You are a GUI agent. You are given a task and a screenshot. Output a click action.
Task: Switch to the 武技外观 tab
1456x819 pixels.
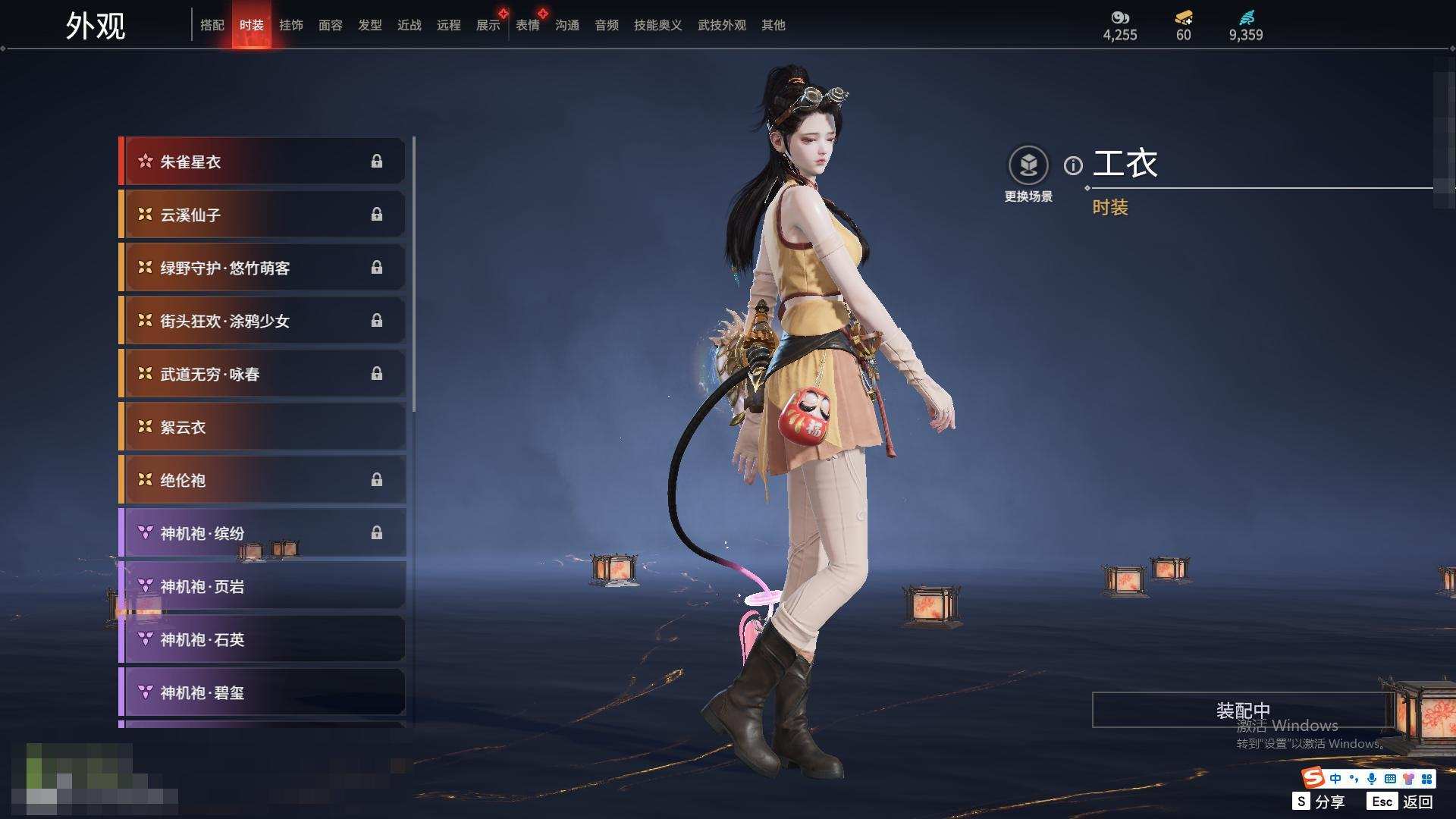(x=721, y=25)
